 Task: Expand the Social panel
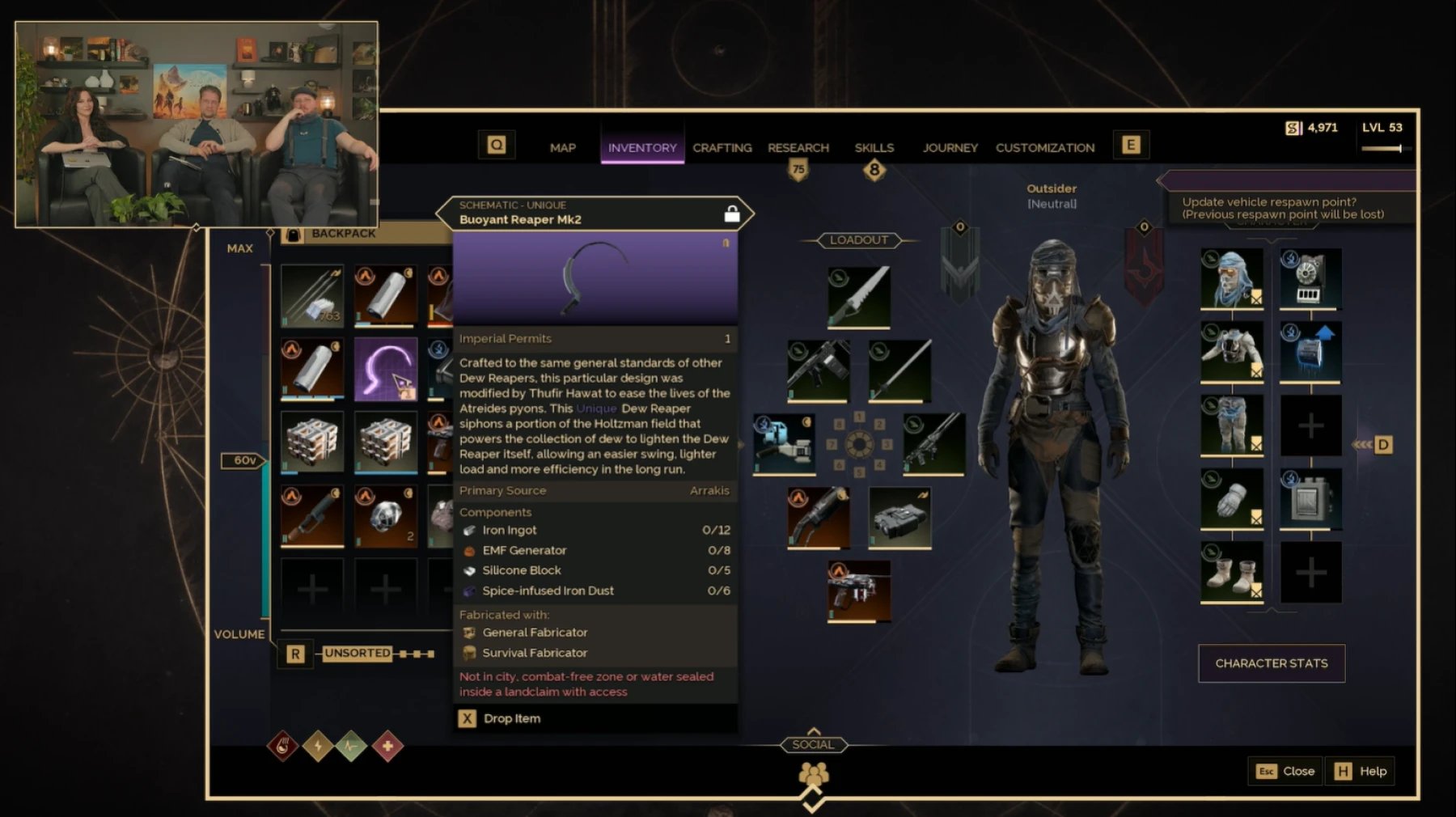[x=813, y=744]
